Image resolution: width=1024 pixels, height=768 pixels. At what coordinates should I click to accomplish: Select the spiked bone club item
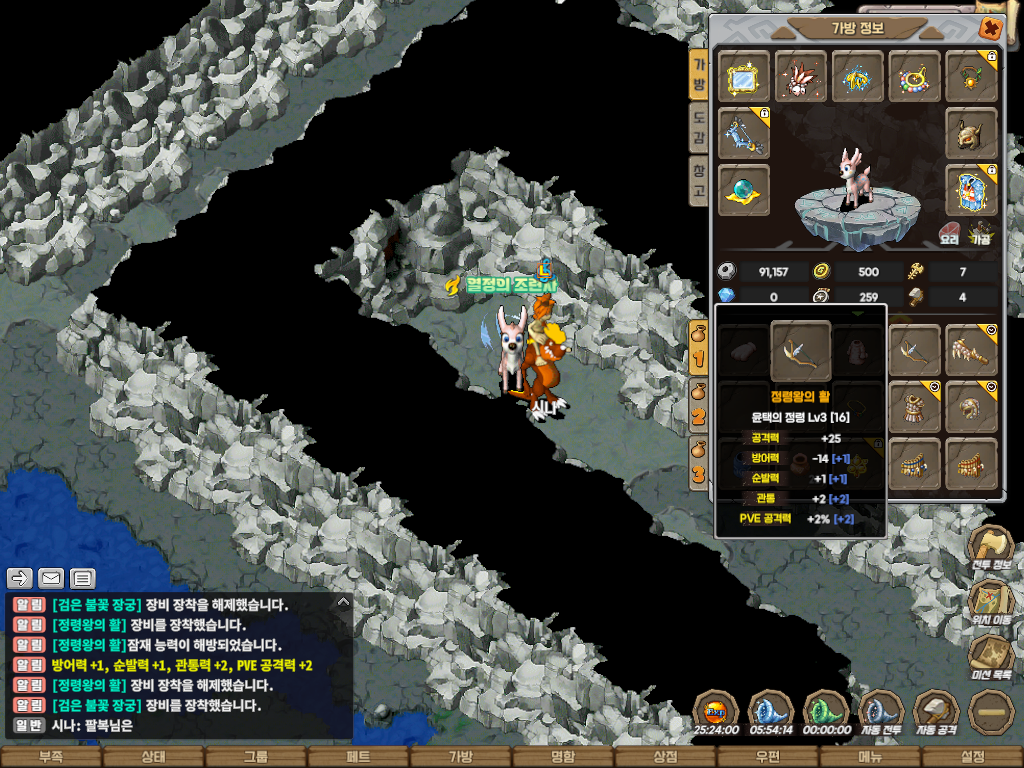tap(971, 350)
